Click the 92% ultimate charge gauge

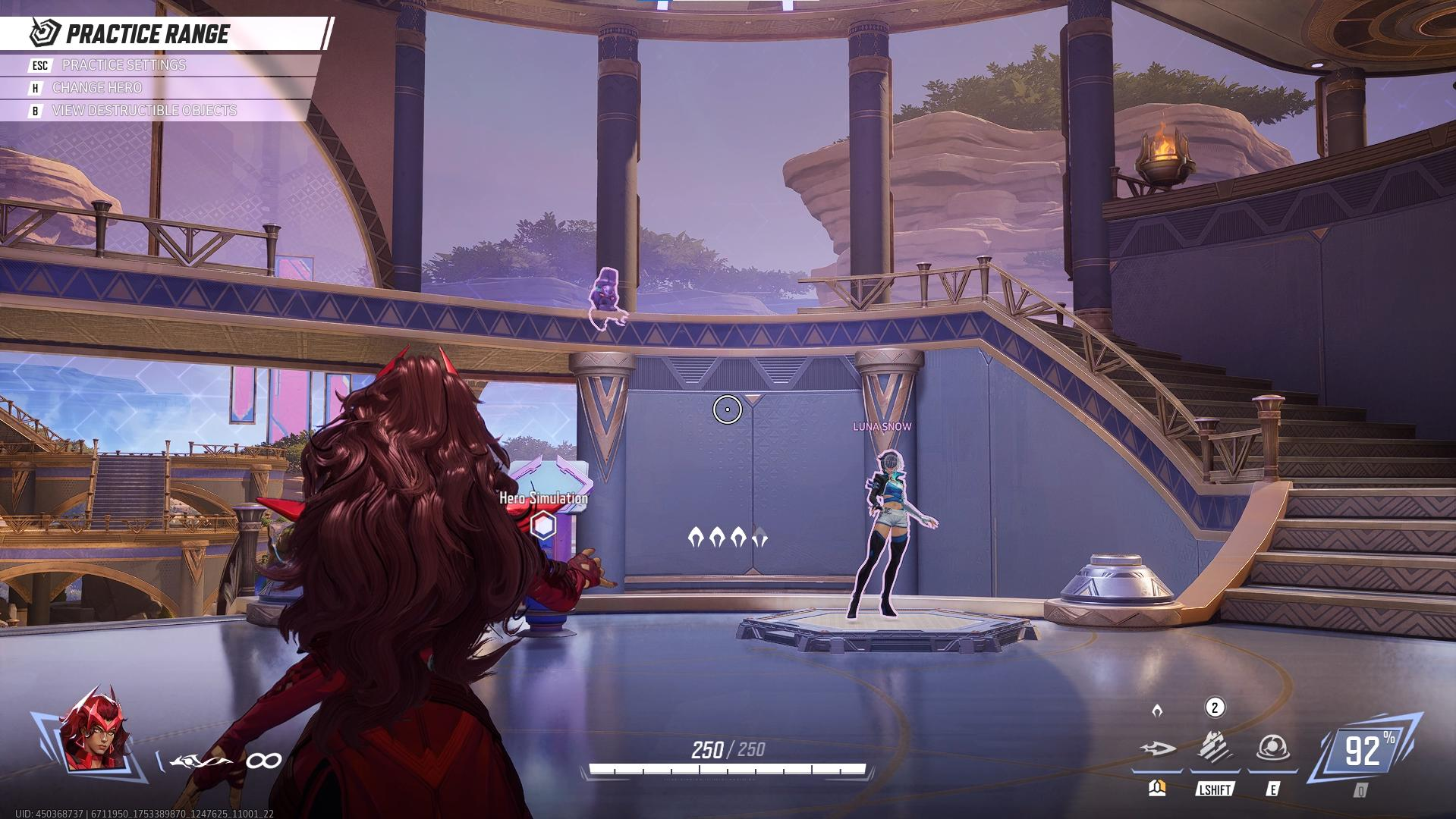pyautogui.click(x=1366, y=751)
